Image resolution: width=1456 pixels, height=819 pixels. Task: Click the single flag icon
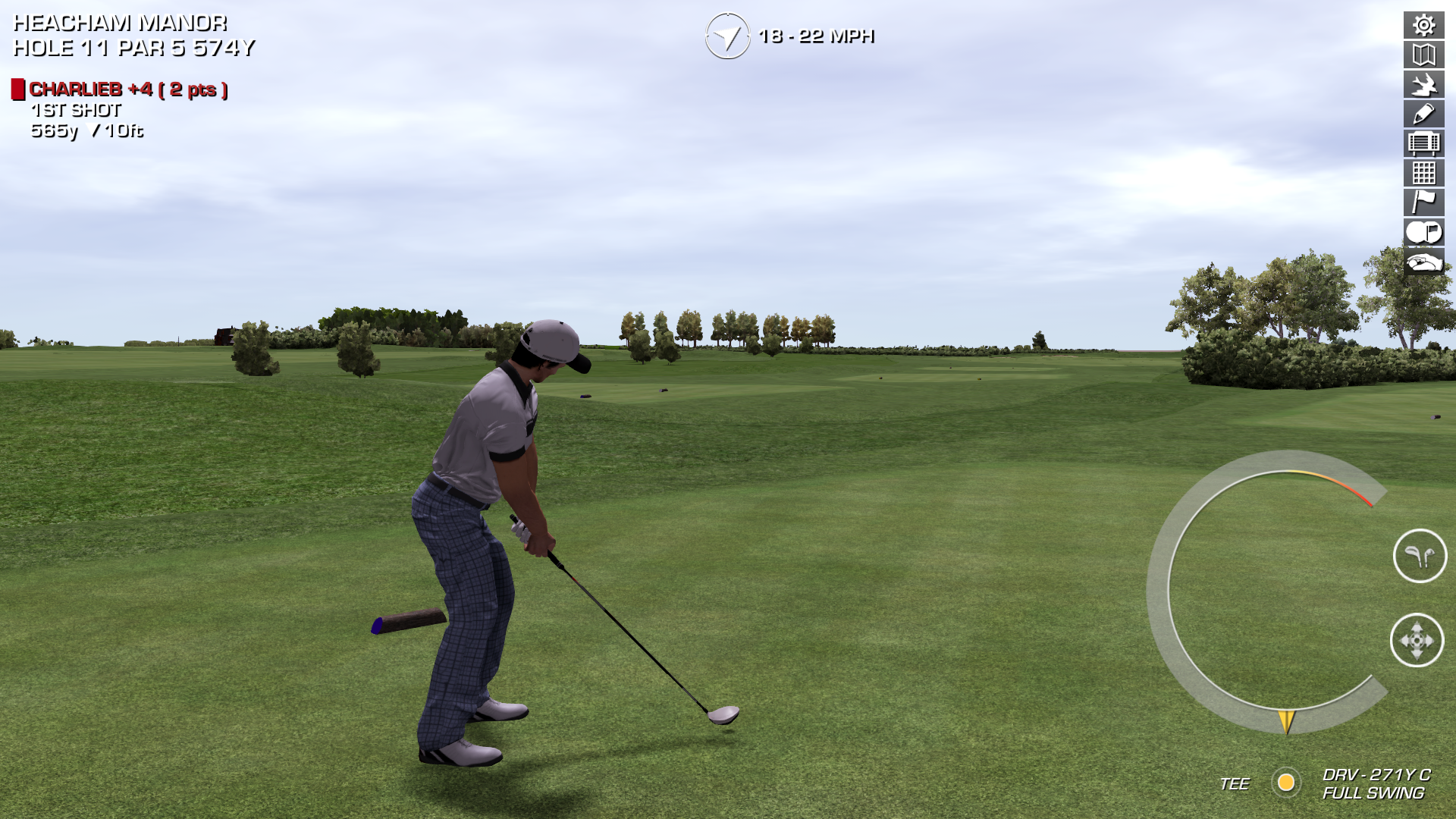(1423, 202)
